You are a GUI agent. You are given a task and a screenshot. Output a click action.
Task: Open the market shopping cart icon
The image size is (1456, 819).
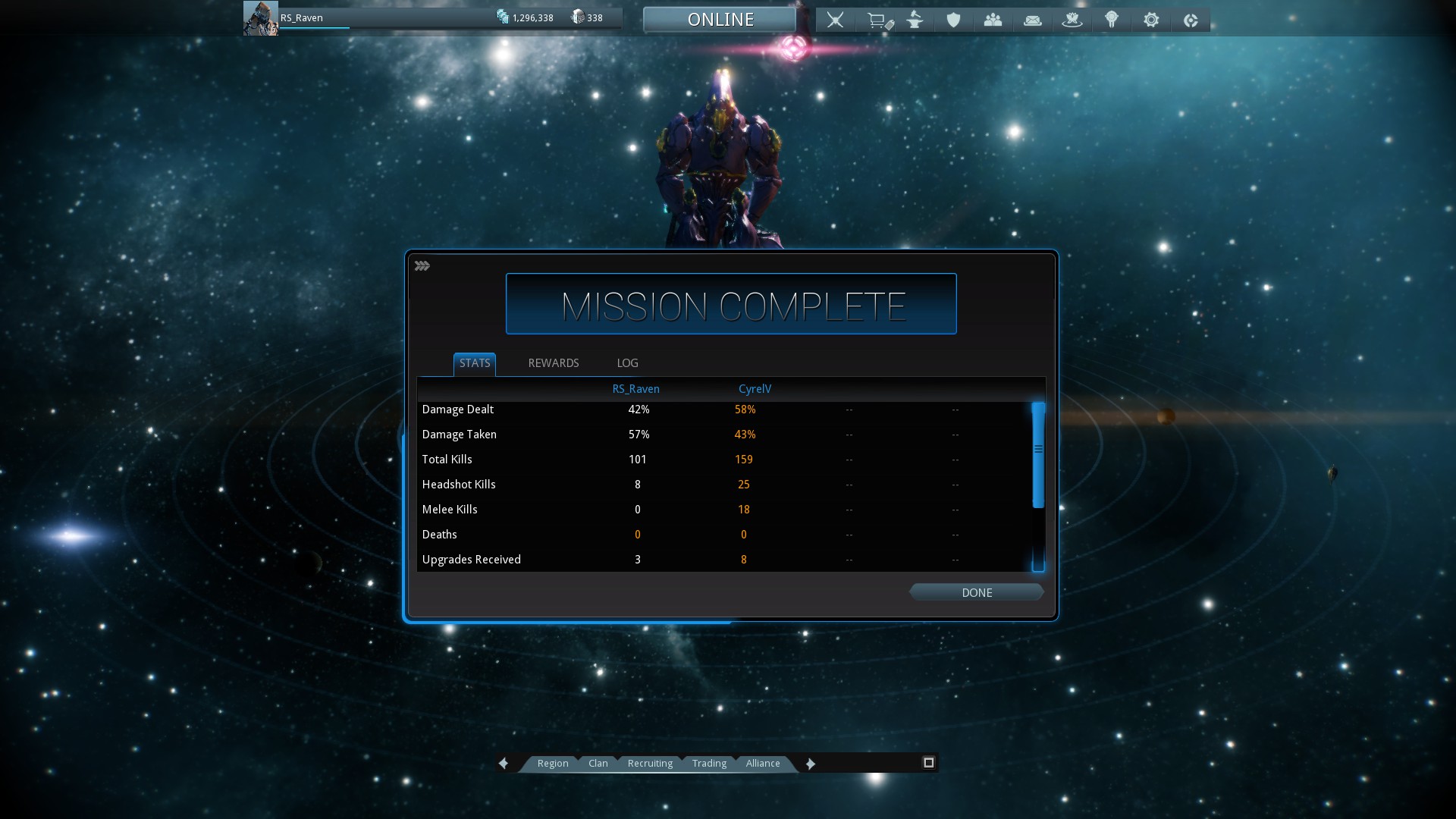point(878,20)
